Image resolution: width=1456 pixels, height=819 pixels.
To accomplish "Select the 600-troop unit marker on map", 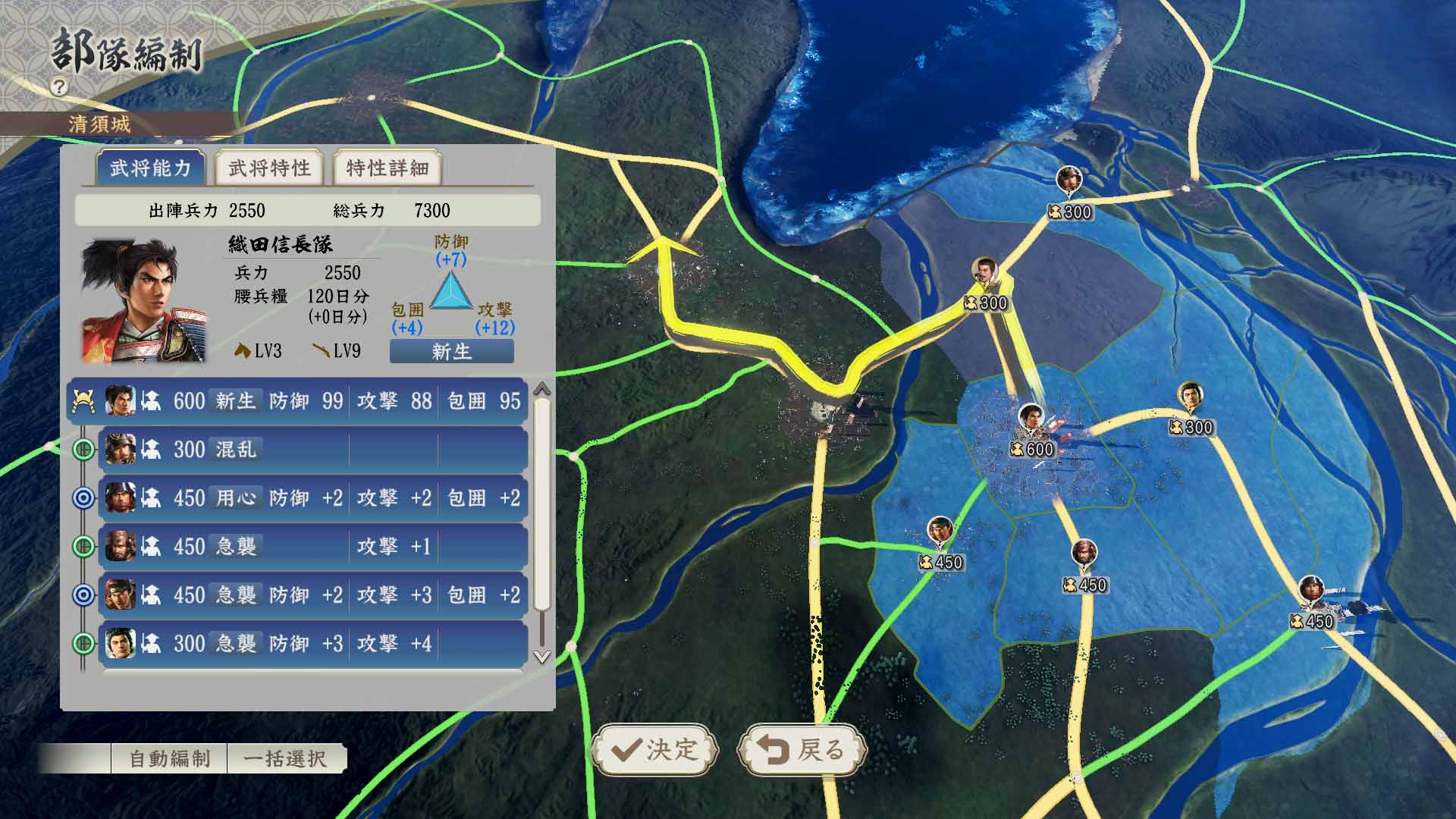I will pos(1031,433).
